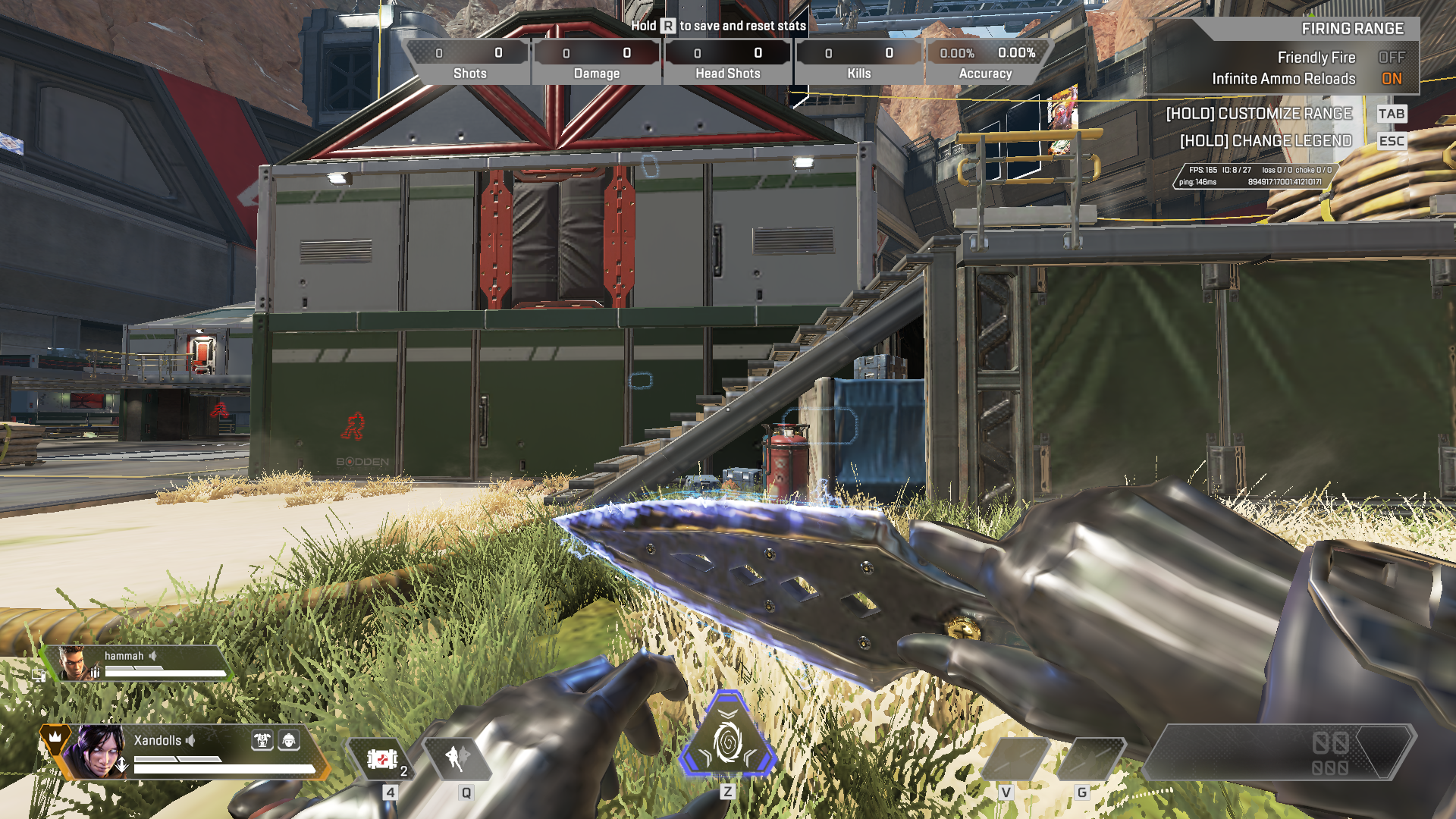Screen dimensions: 1456x819
Task: Click the helmet icon beside Xandolls
Action: tap(289, 740)
